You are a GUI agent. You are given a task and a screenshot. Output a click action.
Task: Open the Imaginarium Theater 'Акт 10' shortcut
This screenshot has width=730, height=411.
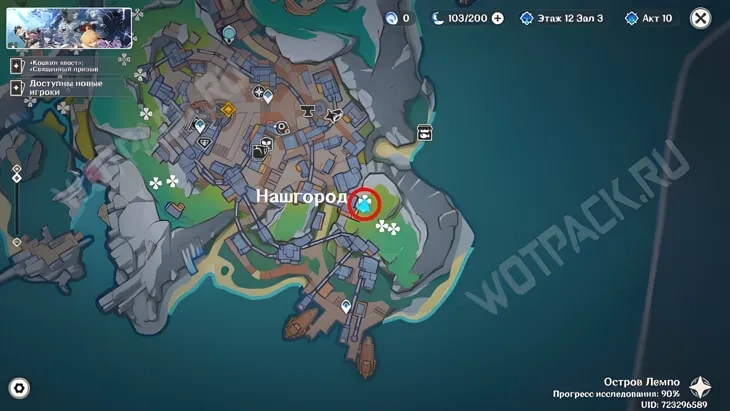click(648, 18)
